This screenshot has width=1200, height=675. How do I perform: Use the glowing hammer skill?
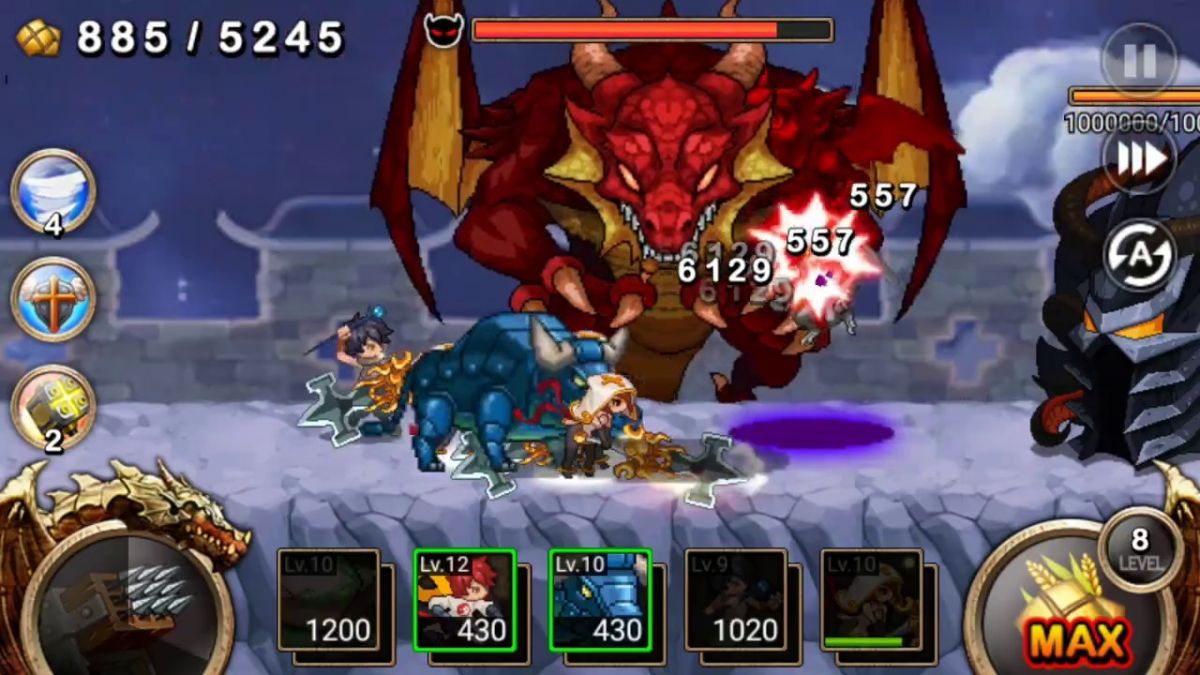pyautogui.click(x=53, y=406)
